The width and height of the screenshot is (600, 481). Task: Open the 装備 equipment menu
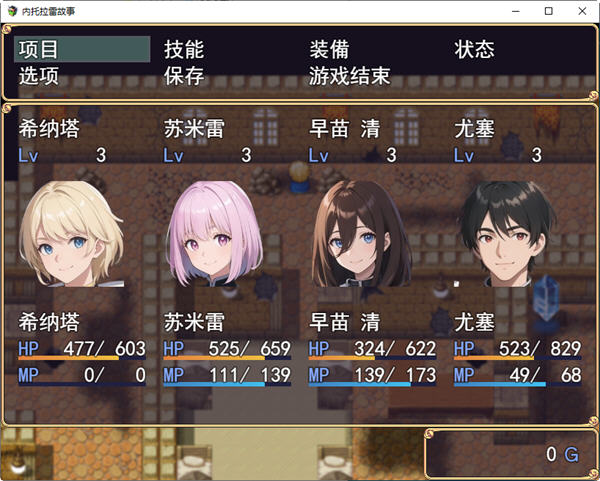tap(330, 50)
